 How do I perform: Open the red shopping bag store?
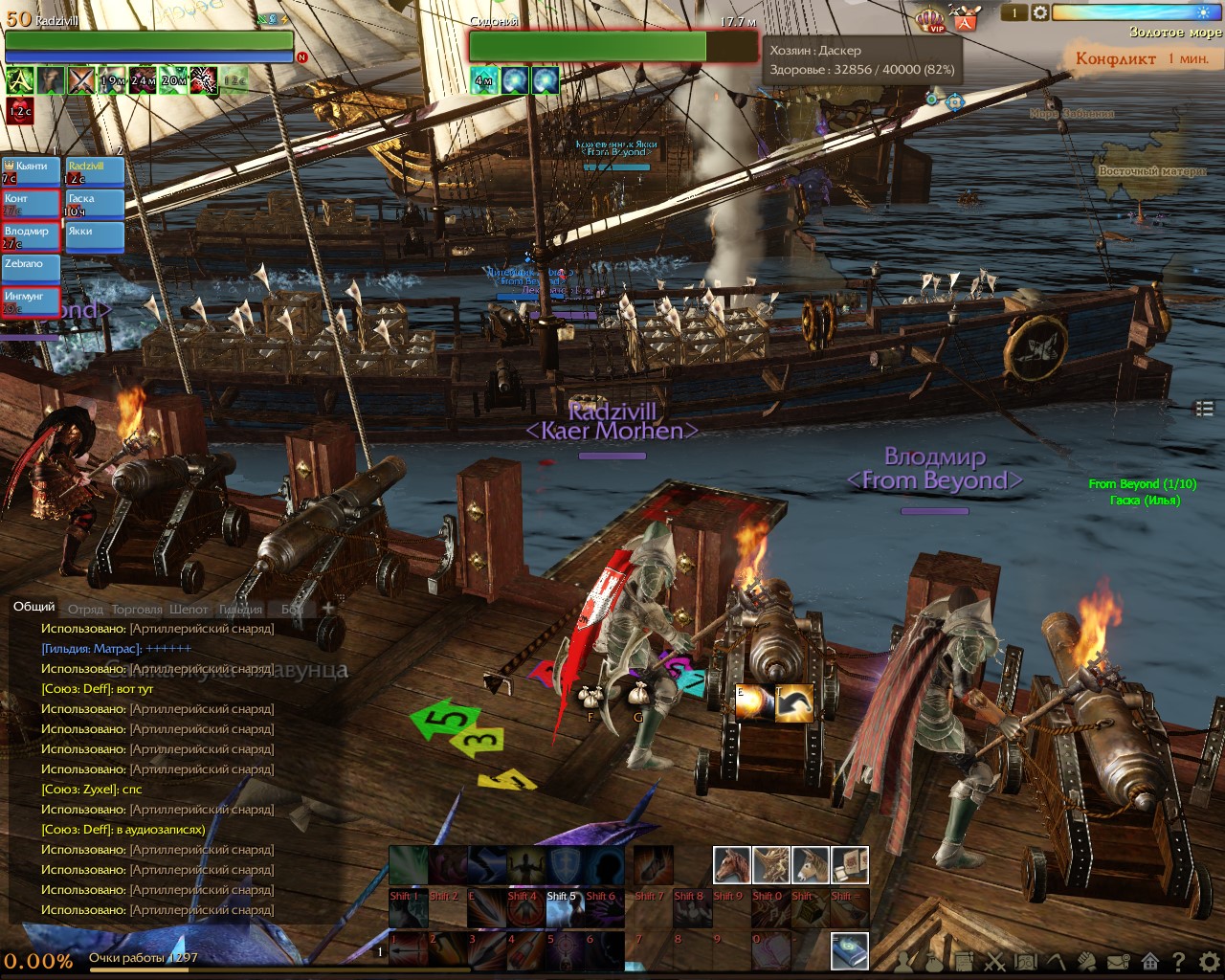(965, 19)
